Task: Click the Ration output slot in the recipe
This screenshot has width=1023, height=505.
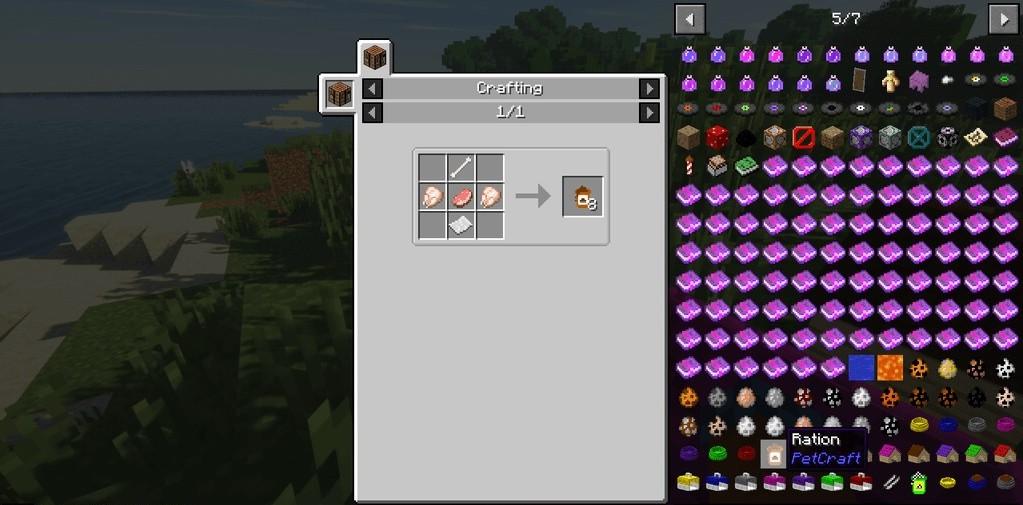Action: point(583,198)
